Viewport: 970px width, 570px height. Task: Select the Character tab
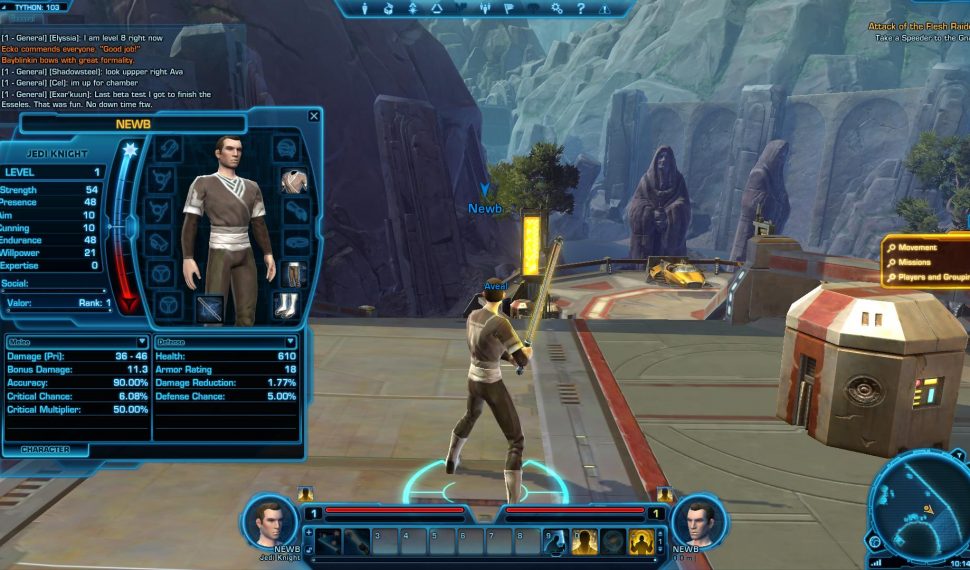coord(45,450)
